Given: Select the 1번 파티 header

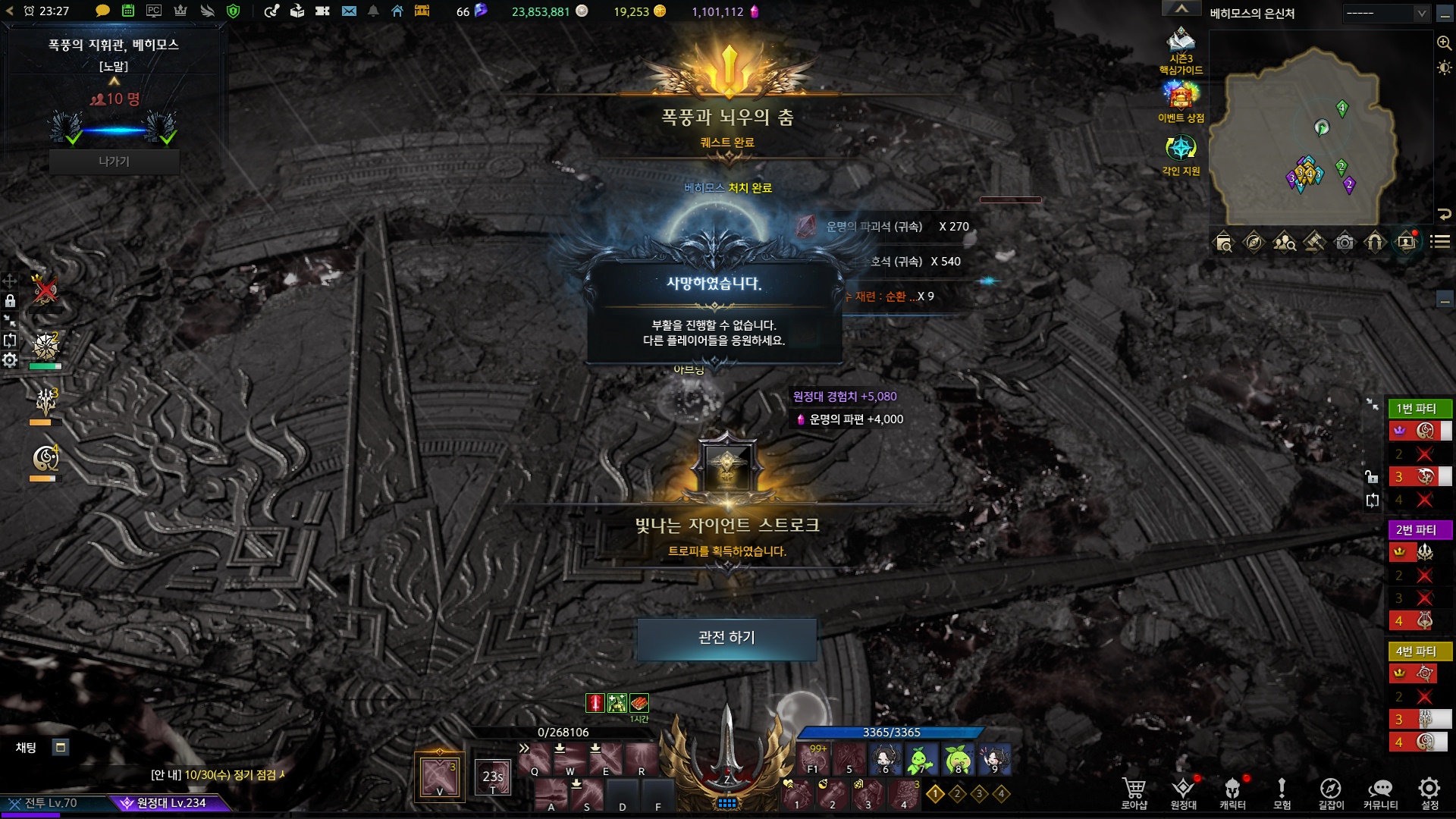Looking at the screenshot, I should 1417,408.
